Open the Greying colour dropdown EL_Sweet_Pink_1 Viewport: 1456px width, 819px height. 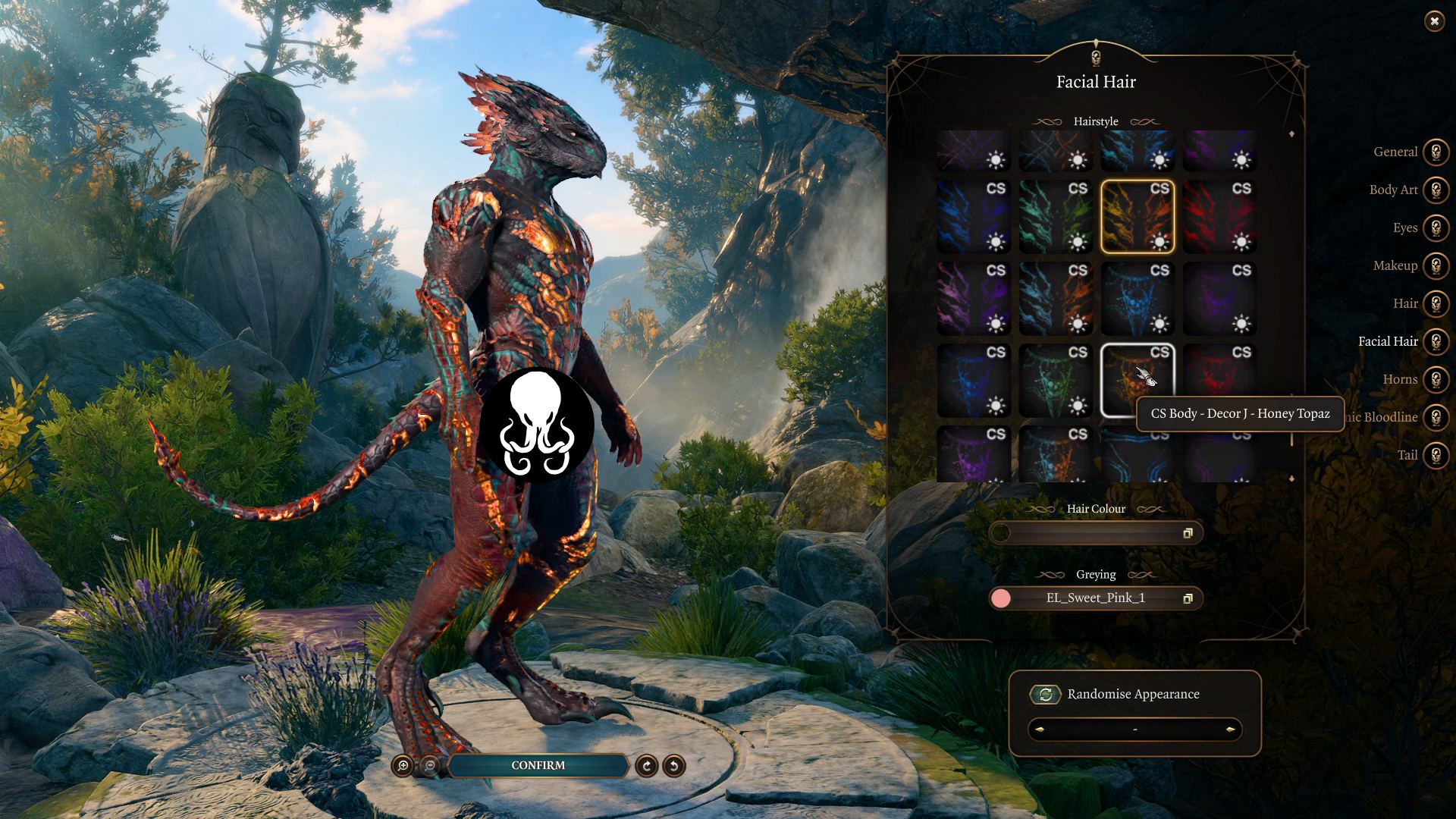[x=1095, y=598]
